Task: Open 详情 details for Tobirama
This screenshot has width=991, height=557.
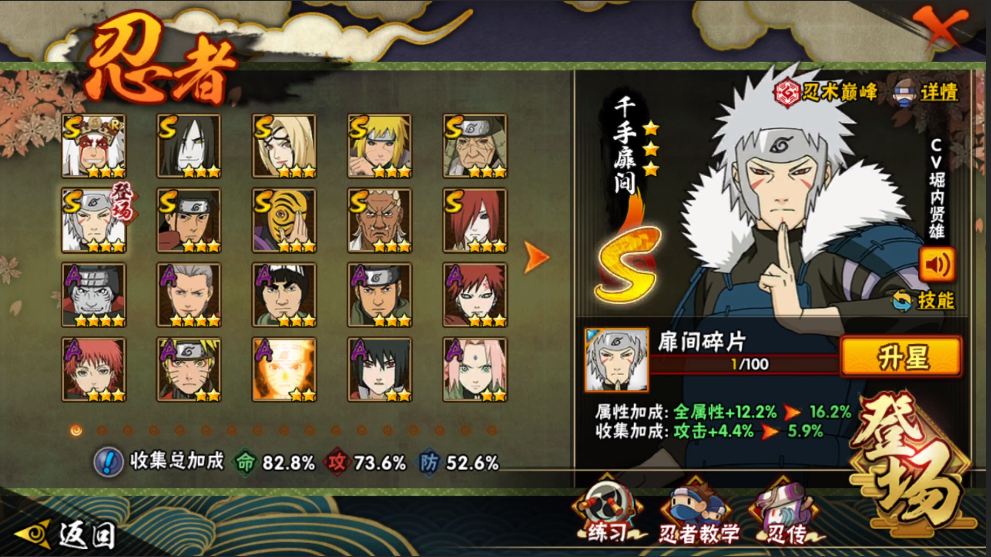Action: [926, 92]
